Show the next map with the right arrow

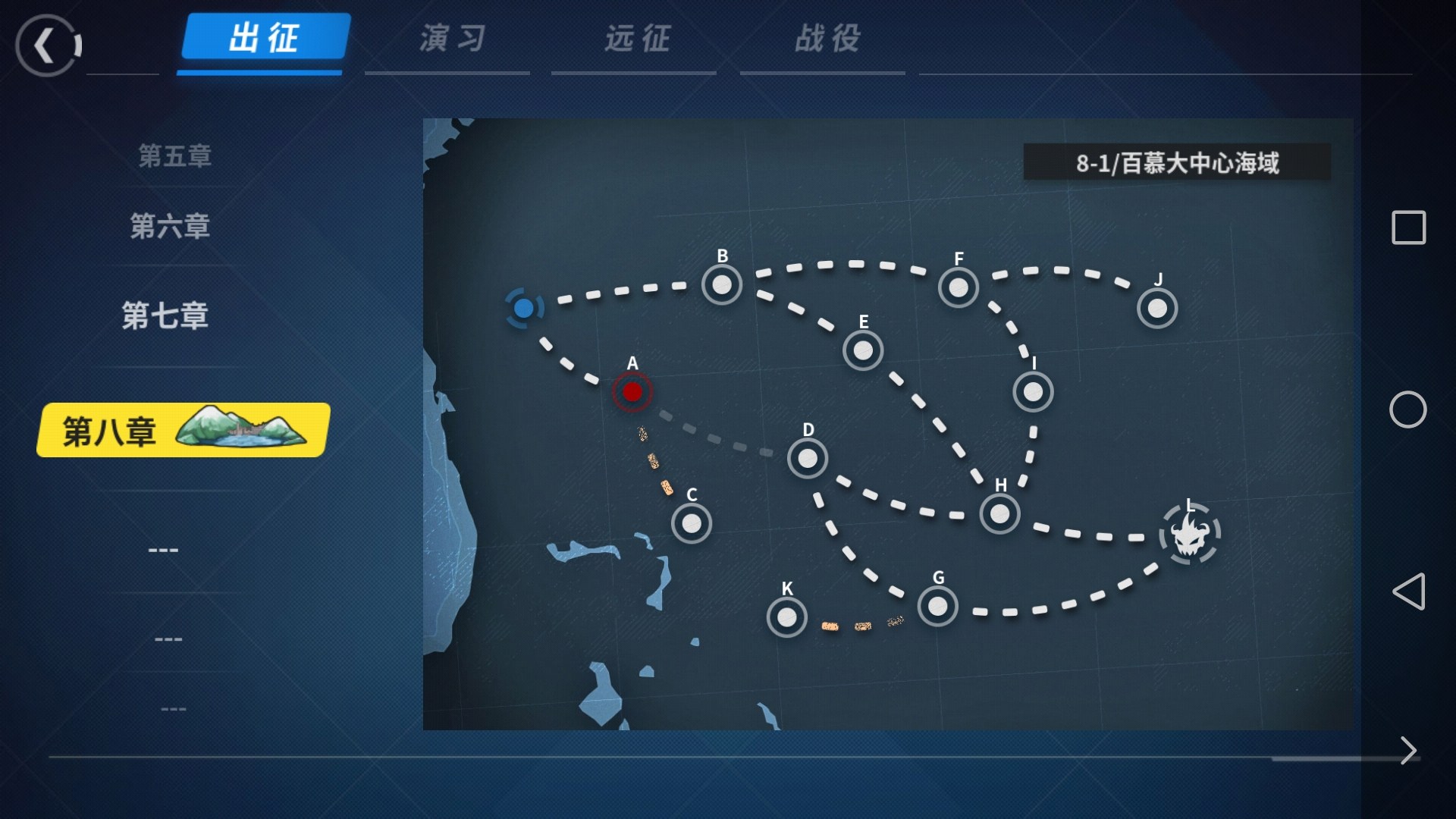point(1408,750)
